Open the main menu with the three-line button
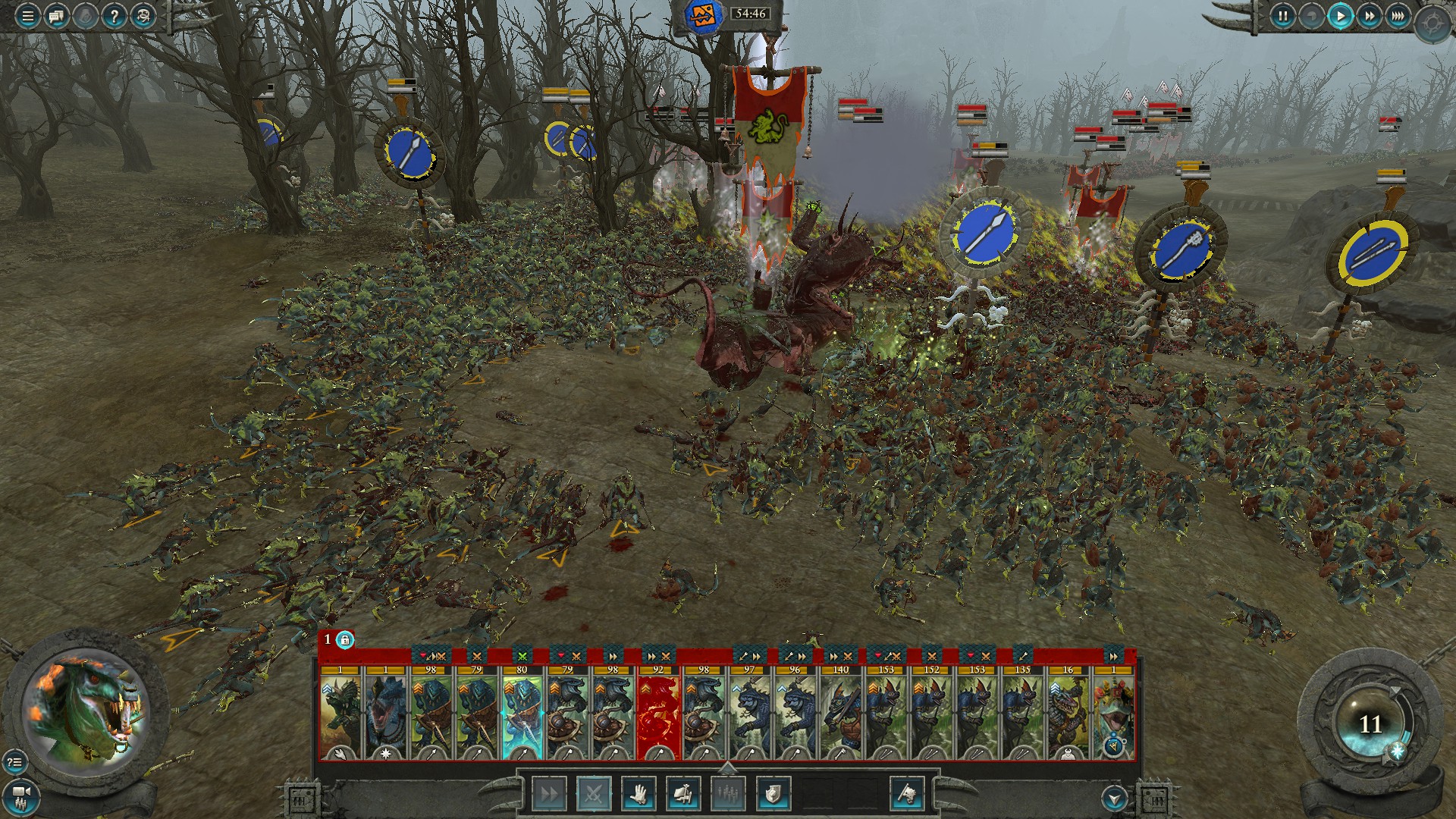 coord(27,15)
